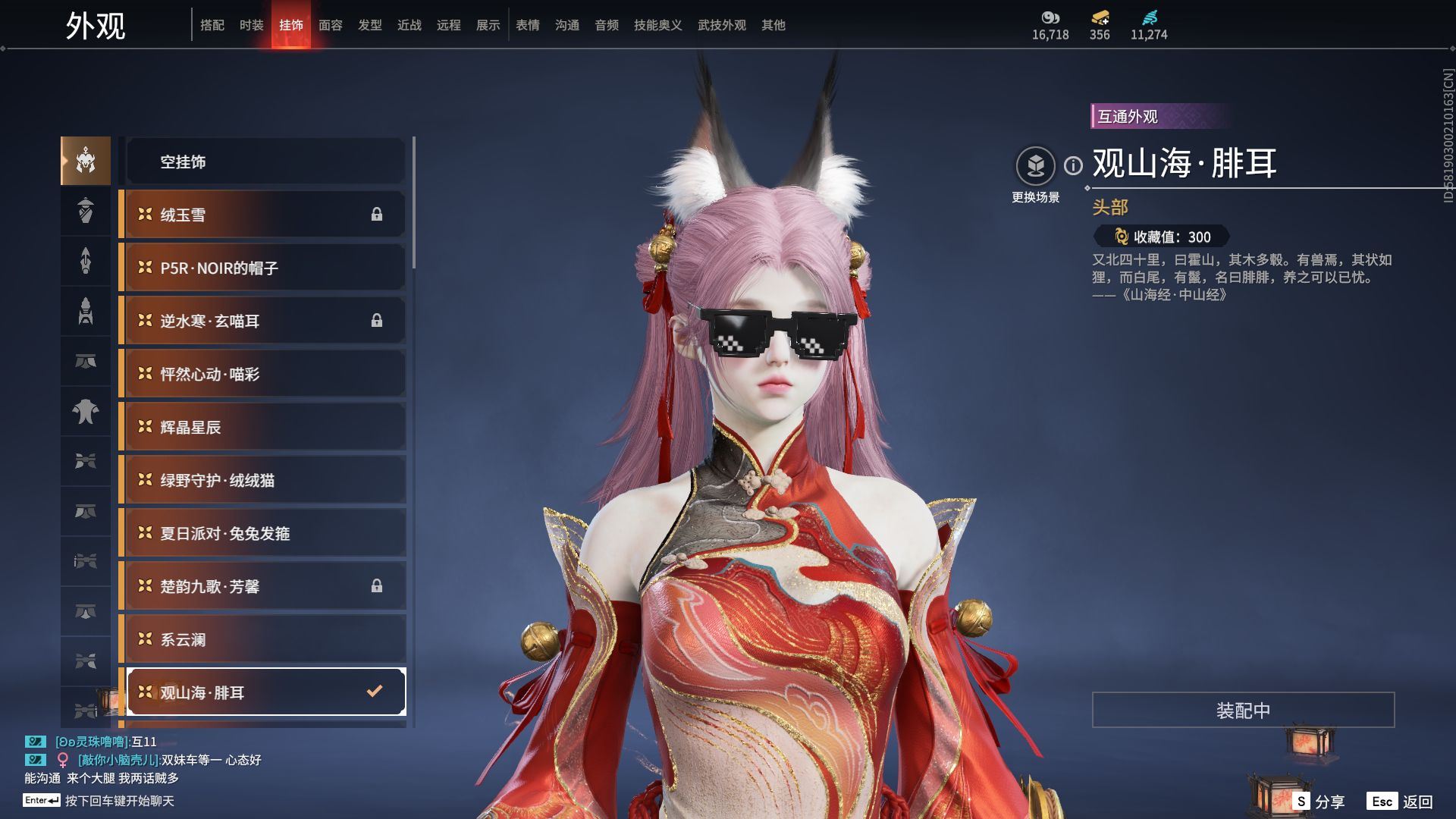1456x819 pixels.
Task: Go to the 发型 tab
Action: click(x=369, y=25)
